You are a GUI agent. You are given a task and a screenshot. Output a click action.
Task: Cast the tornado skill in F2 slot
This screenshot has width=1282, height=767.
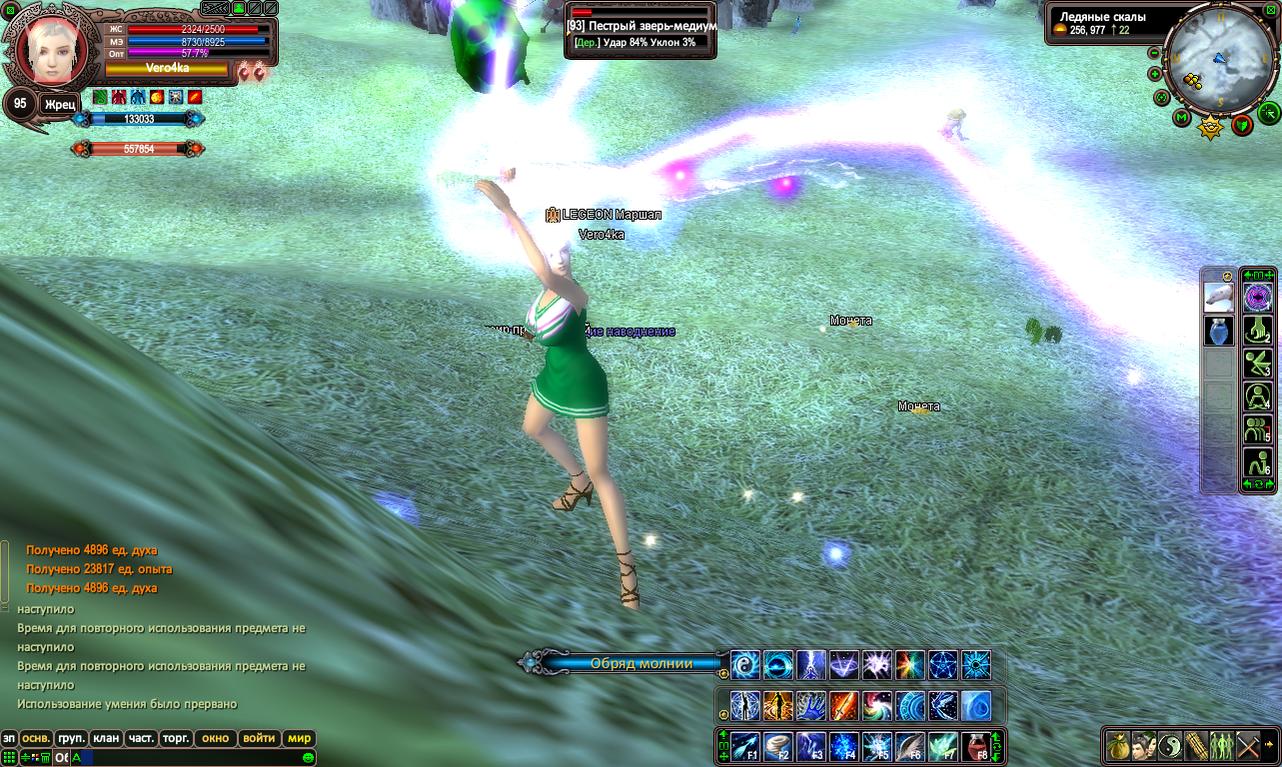(x=779, y=746)
